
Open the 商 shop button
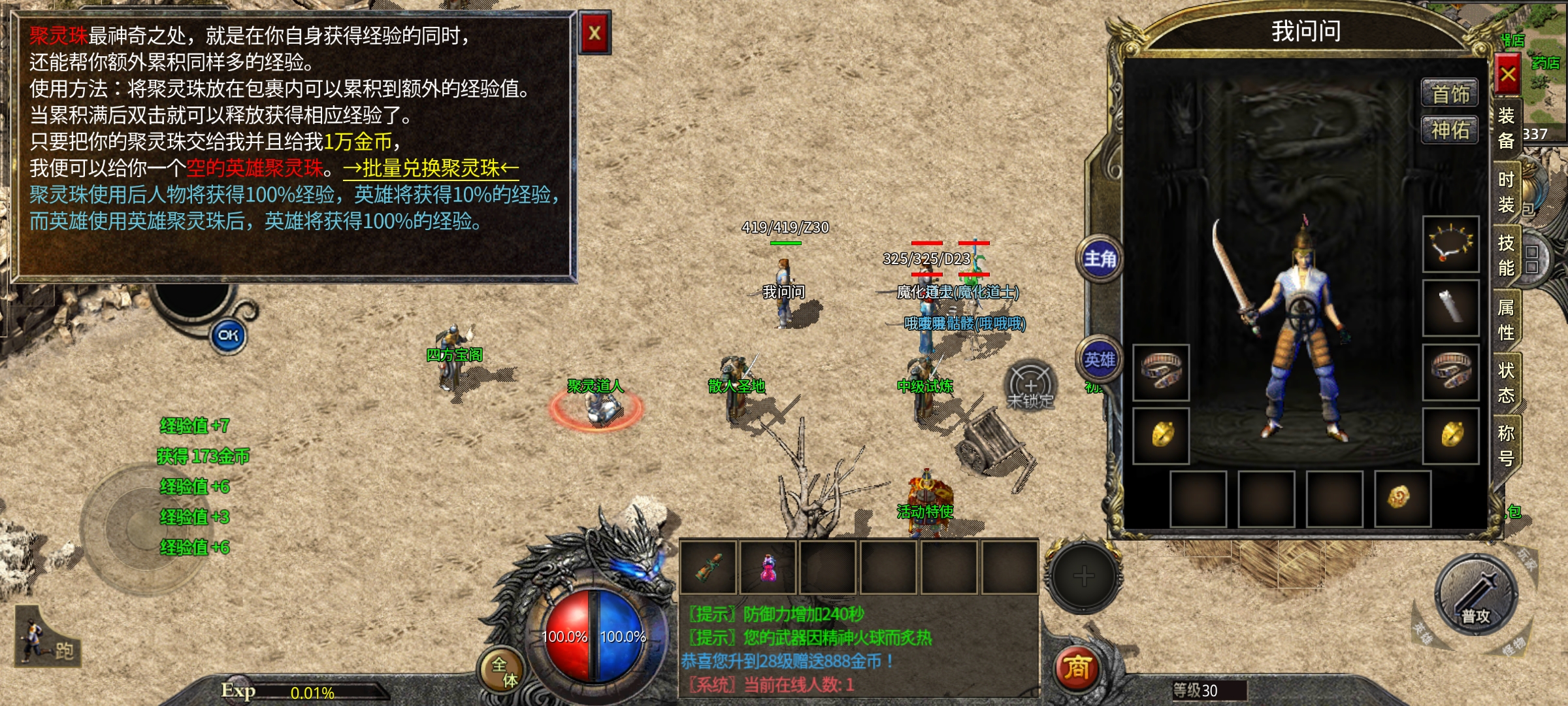[x=1077, y=668]
